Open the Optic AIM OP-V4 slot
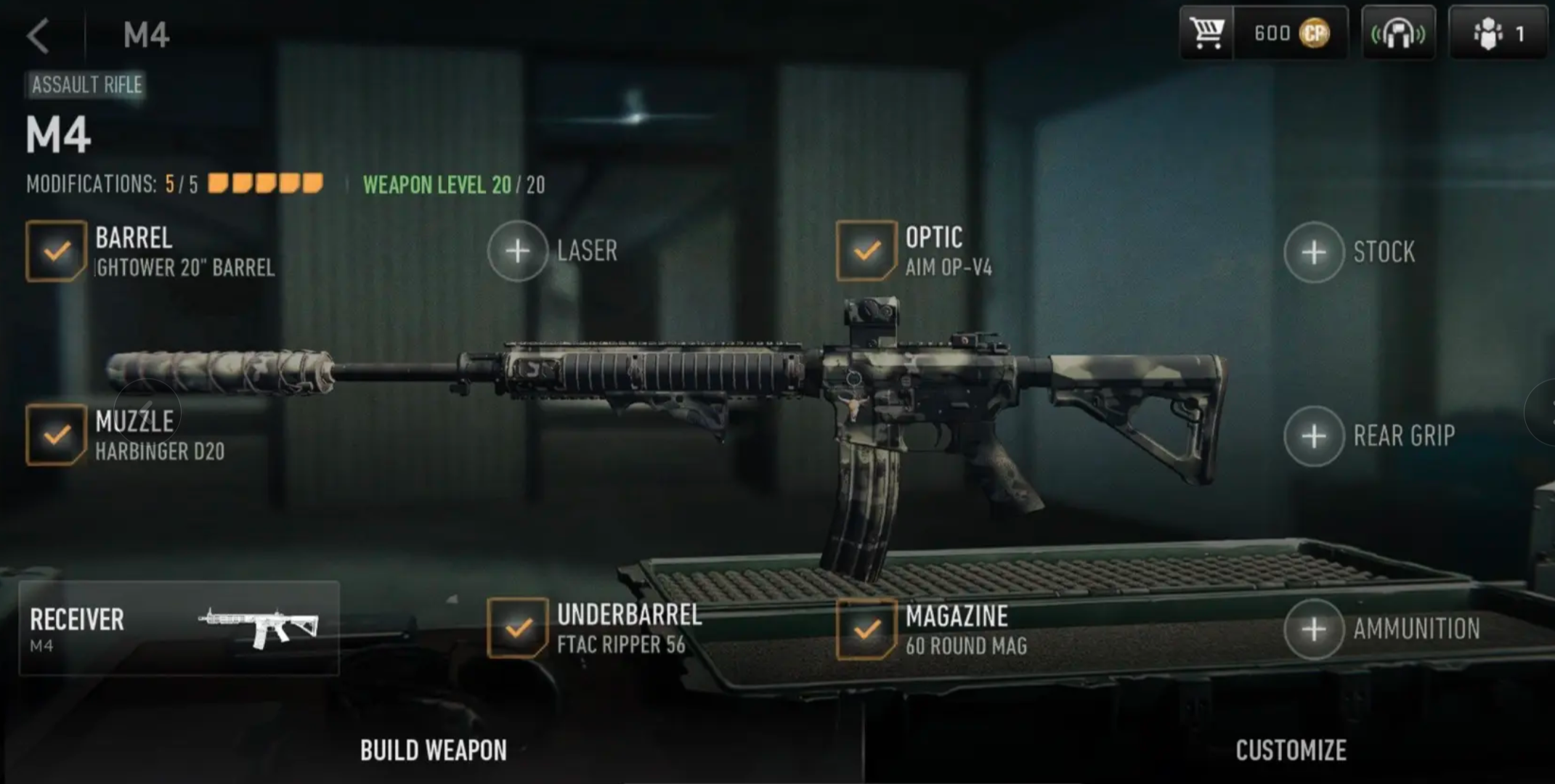Screen dimensions: 1555x784 pyautogui.click(x=866, y=251)
